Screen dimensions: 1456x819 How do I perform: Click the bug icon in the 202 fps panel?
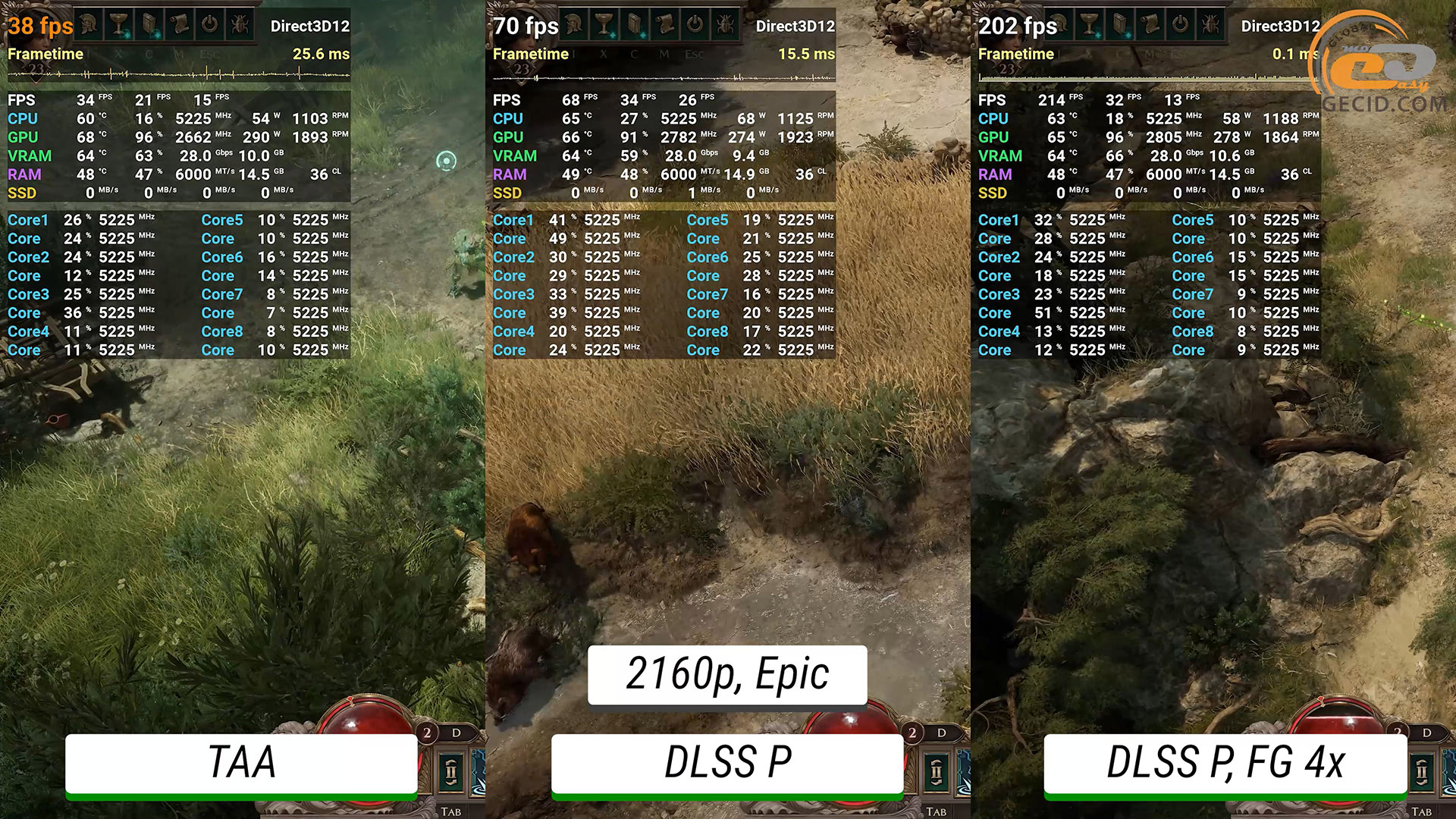coord(1211,25)
